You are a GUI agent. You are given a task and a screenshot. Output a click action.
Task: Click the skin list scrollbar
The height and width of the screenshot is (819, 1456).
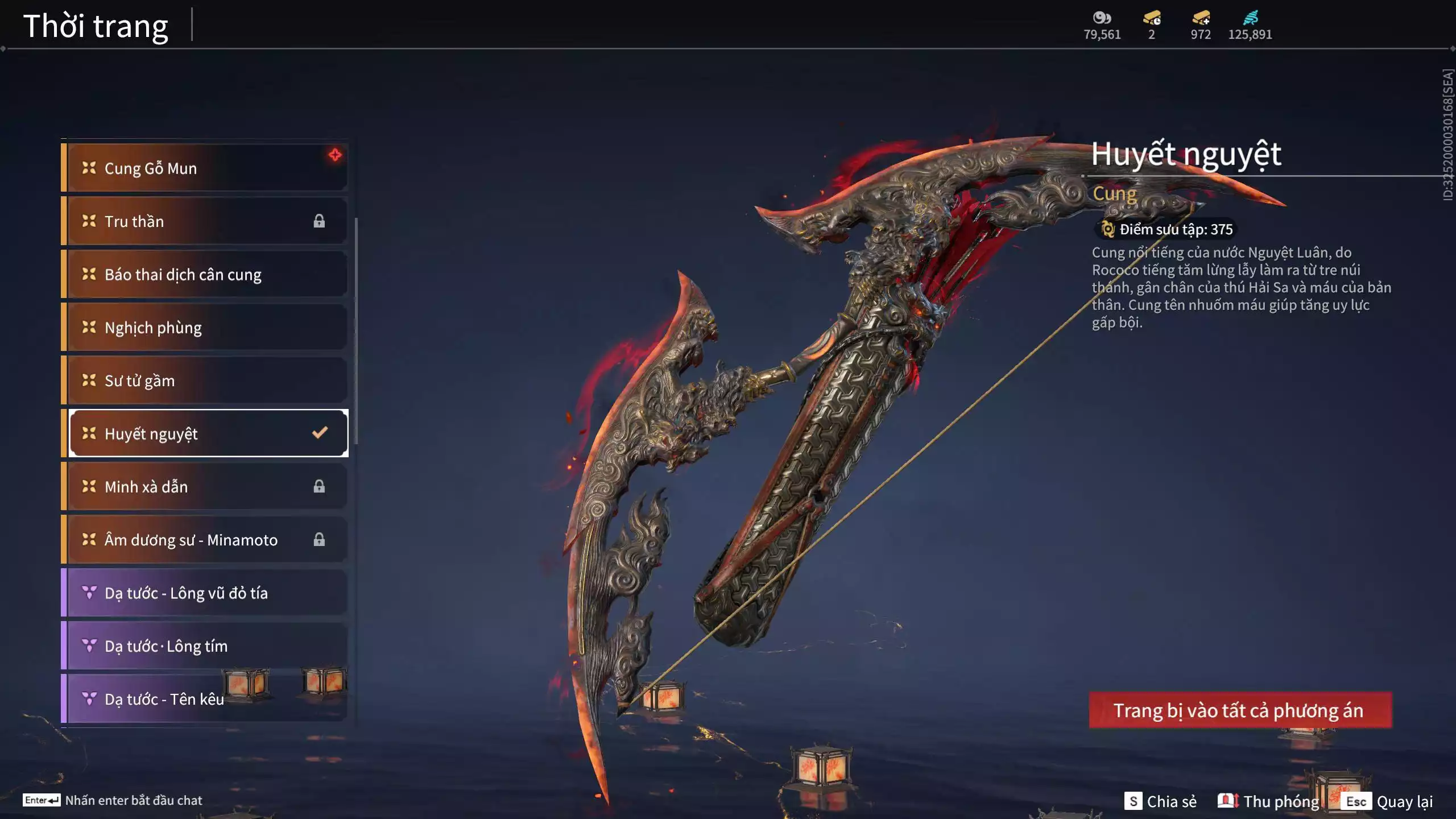pyautogui.click(x=356, y=330)
